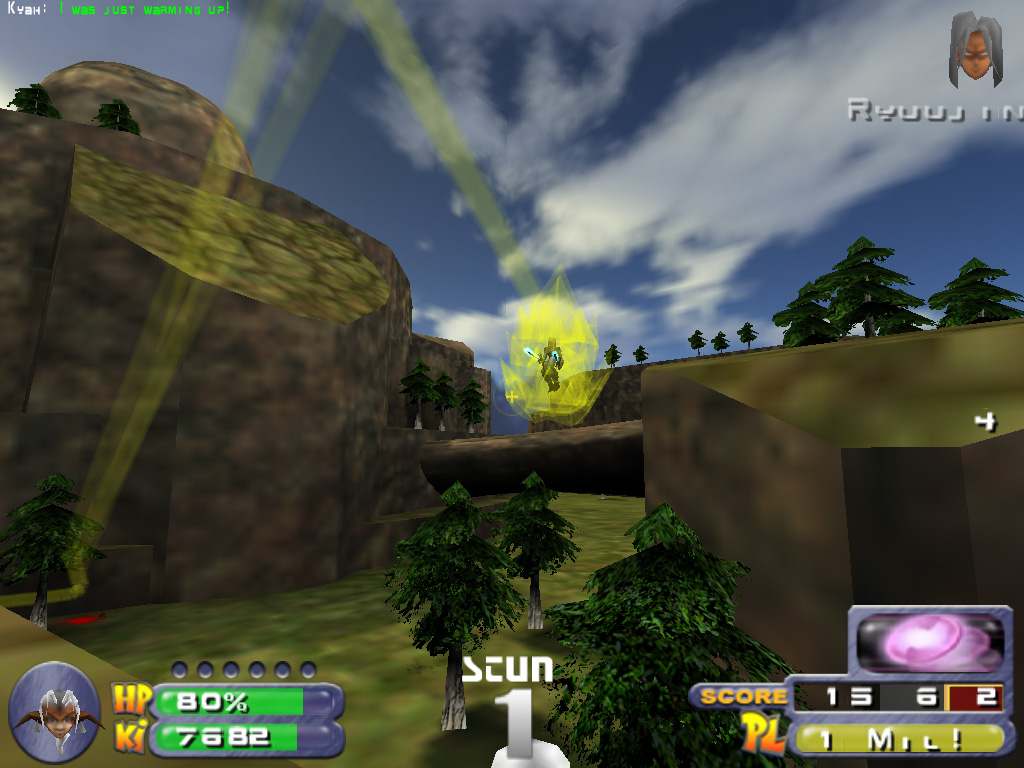Click the grey-haired opponent head icon
Image resolution: width=1024 pixels, height=768 pixels.
point(975,48)
